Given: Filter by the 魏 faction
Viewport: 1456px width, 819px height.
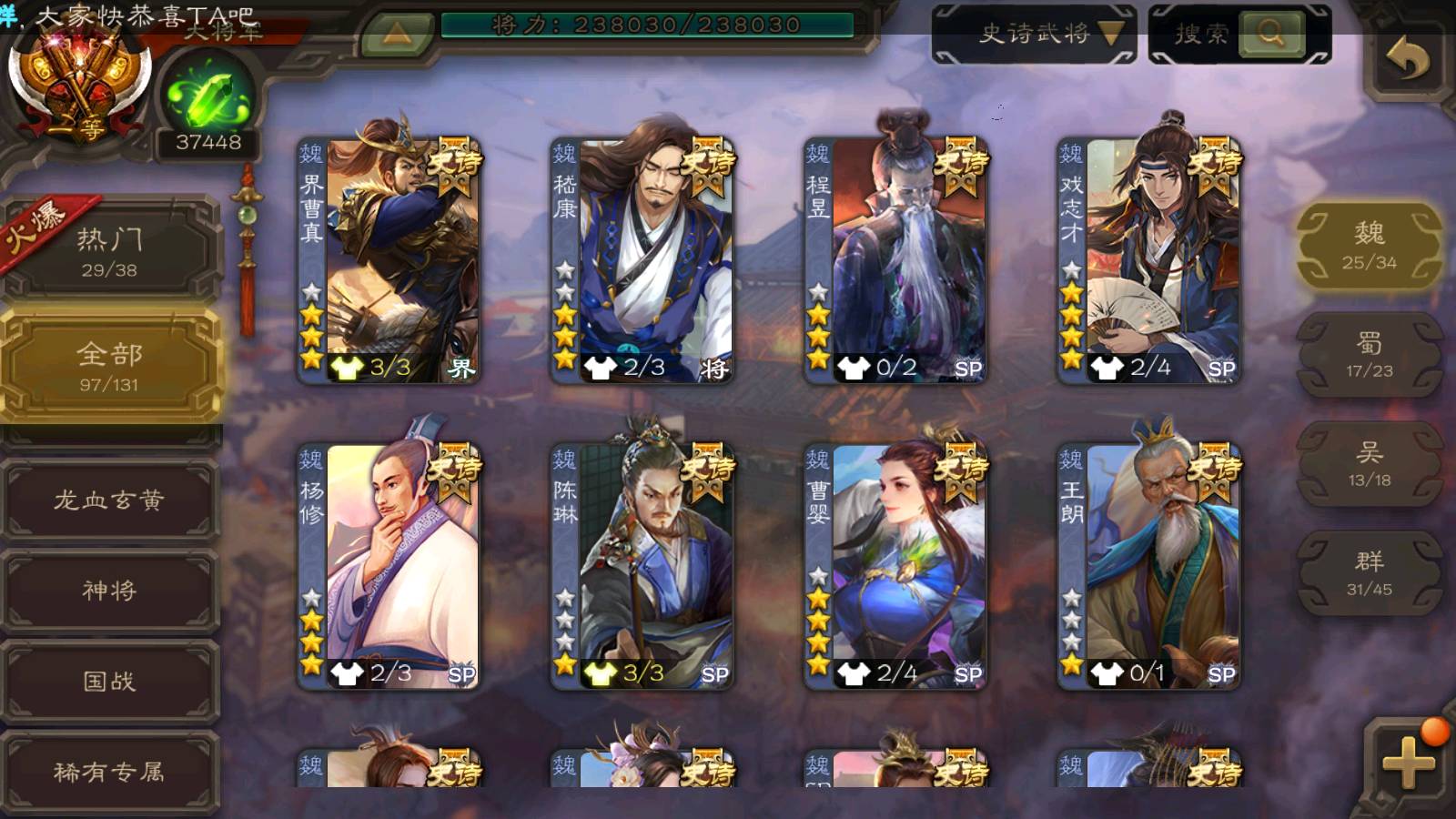Looking at the screenshot, I should click(1369, 246).
